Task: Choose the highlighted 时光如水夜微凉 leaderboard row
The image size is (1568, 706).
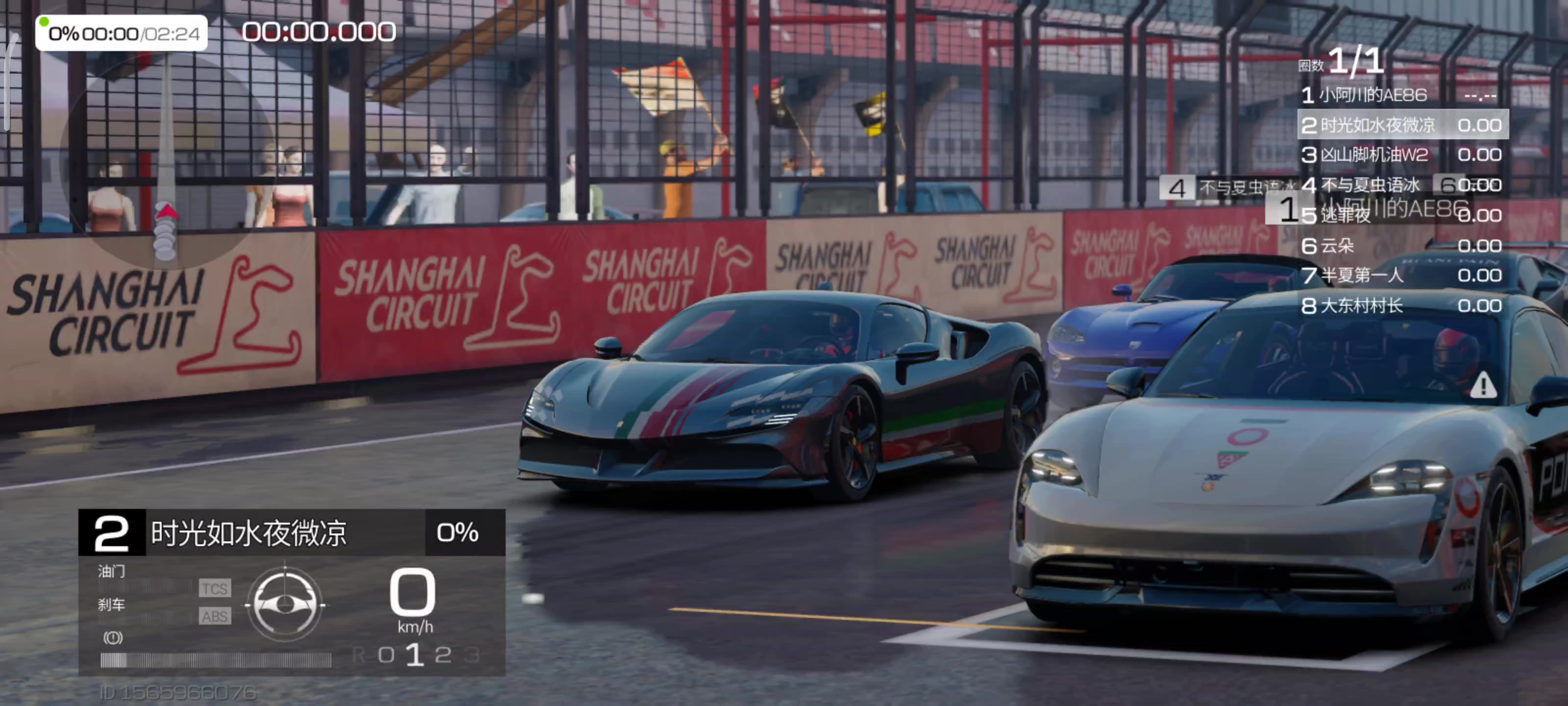Action: coord(1402,125)
